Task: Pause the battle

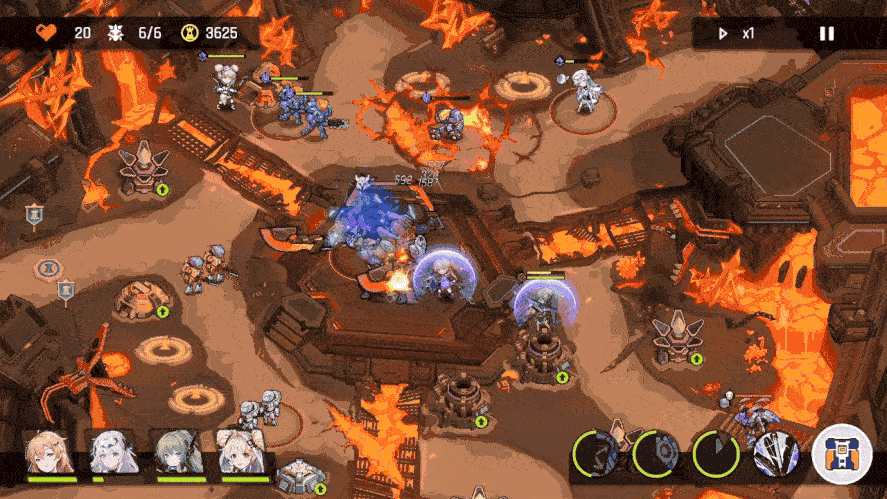Action: pos(826,33)
